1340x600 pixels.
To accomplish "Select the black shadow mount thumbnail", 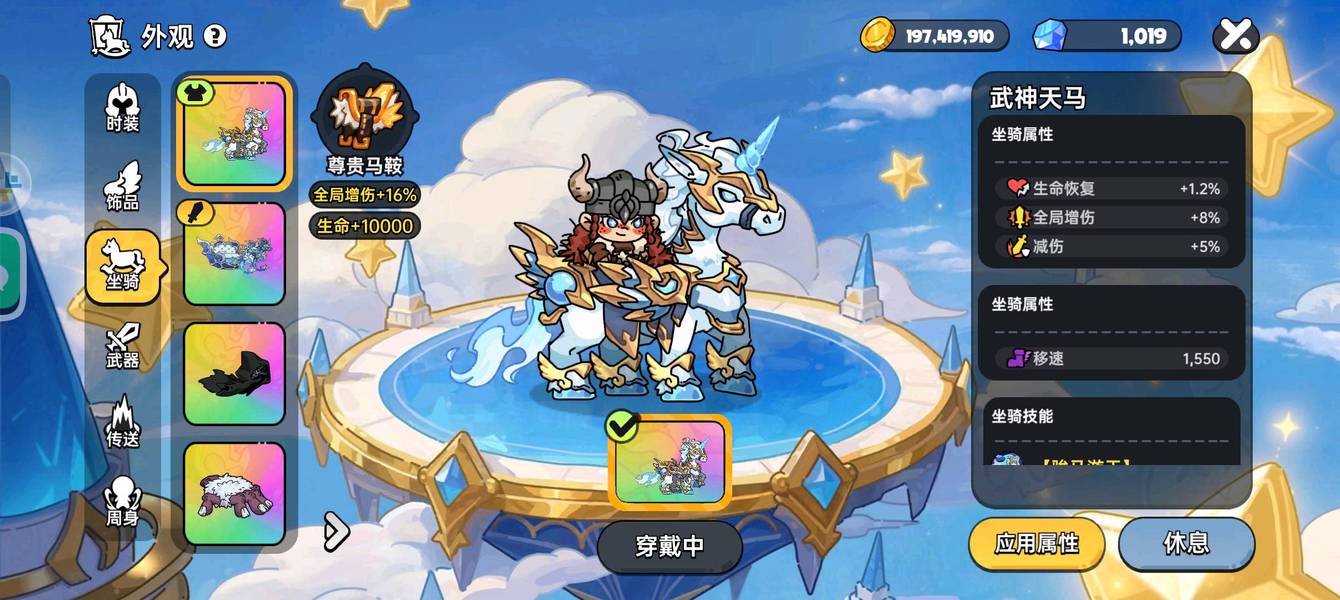I will click(x=234, y=374).
